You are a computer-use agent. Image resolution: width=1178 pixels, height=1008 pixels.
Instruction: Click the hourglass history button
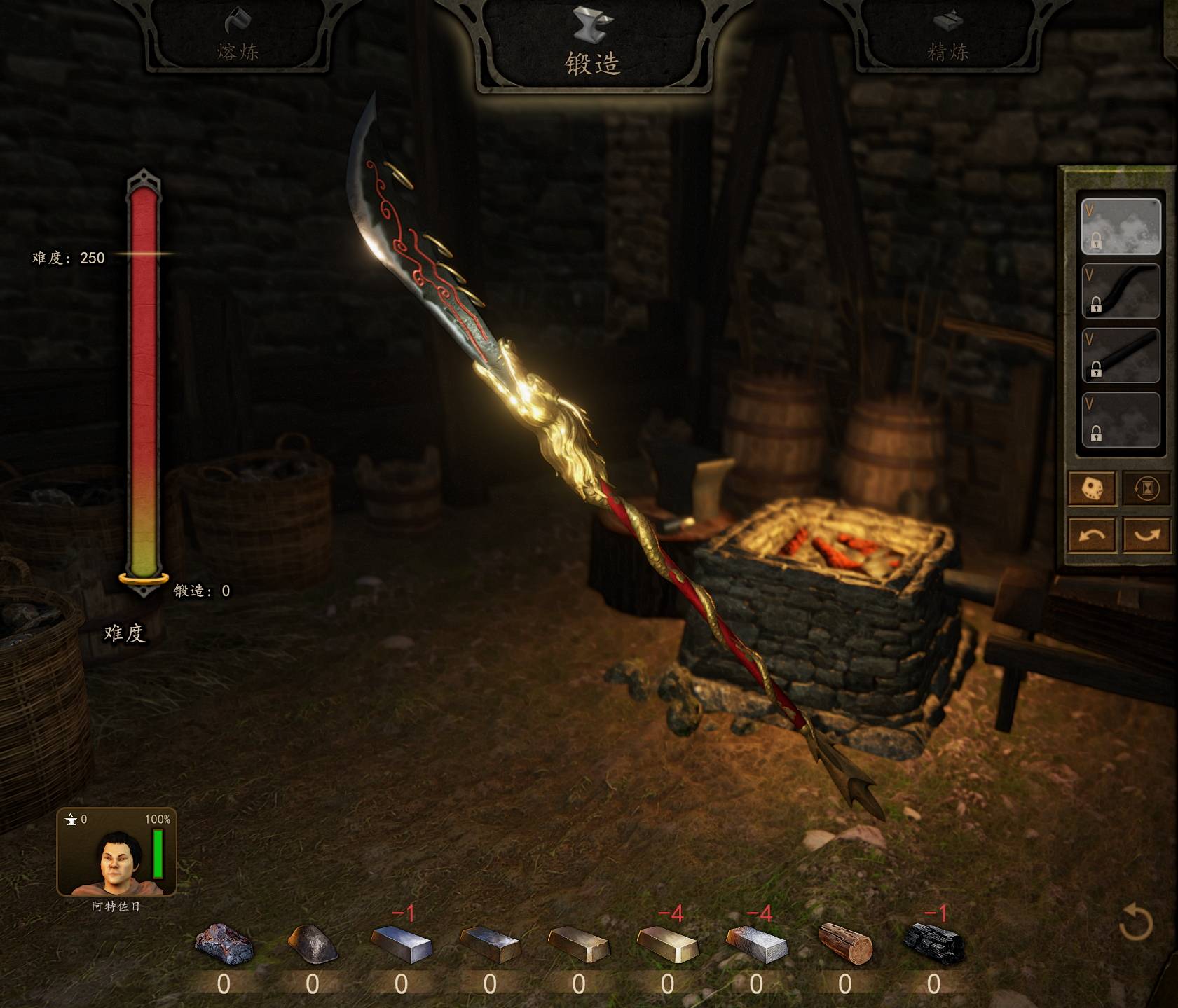[x=1146, y=488]
